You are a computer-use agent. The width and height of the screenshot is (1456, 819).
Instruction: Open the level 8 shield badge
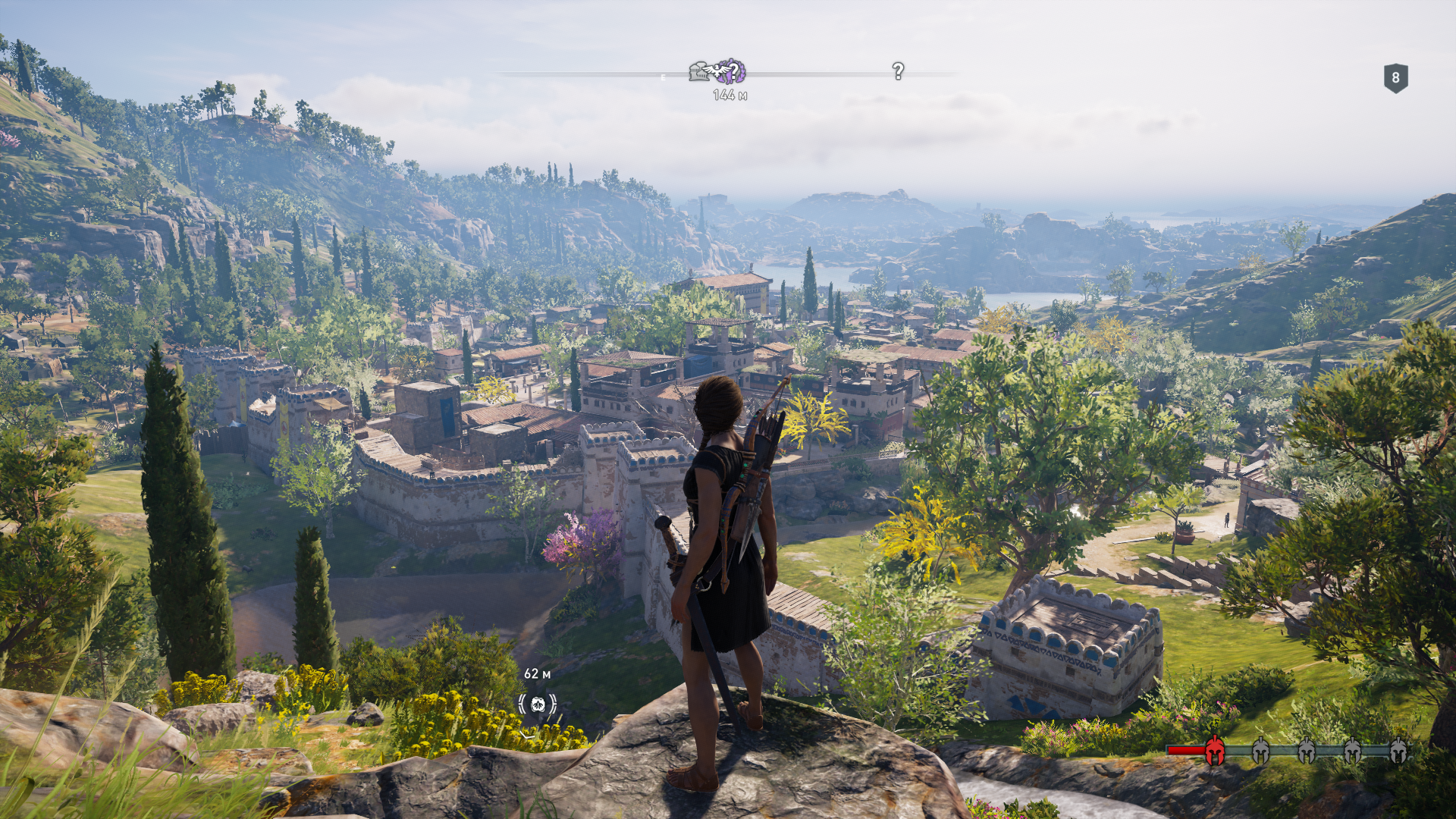(x=1395, y=78)
